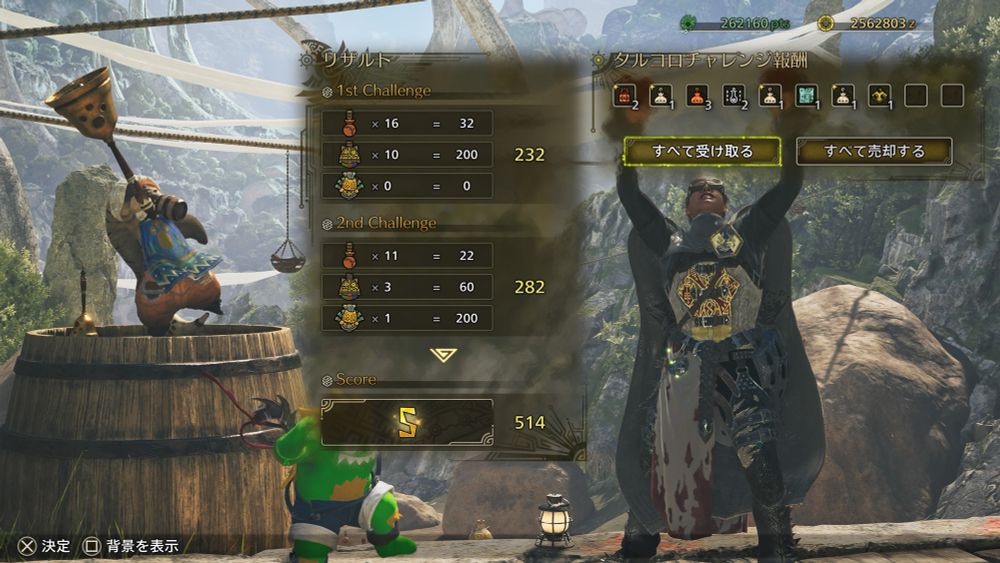
Task: Select the golden reward item slot
Action: [879, 96]
